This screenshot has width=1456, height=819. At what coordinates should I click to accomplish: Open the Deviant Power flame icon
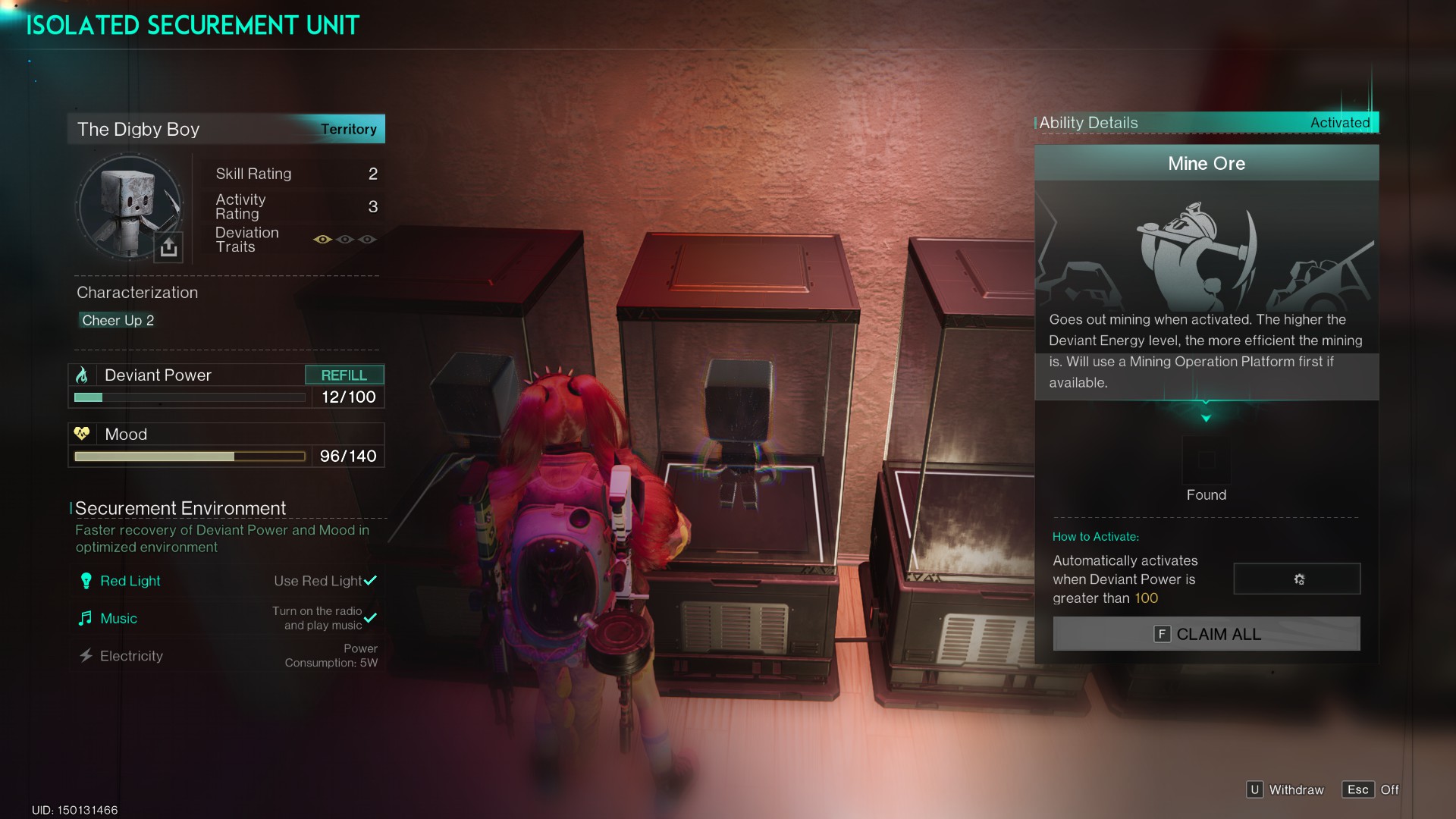[83, 374]
